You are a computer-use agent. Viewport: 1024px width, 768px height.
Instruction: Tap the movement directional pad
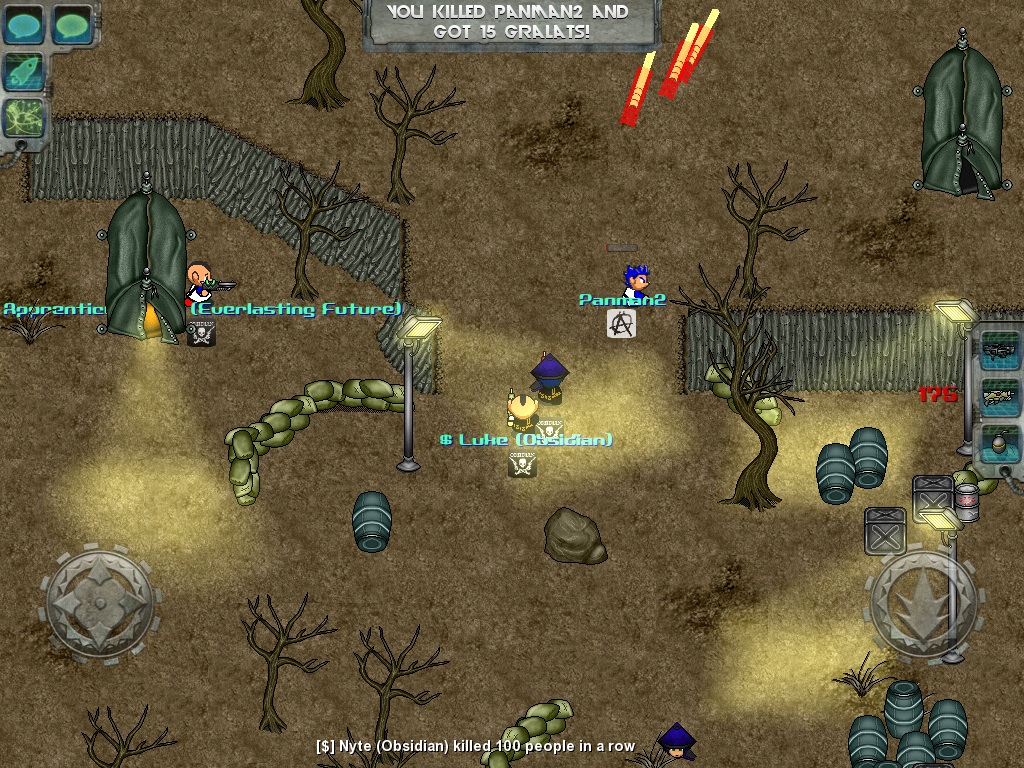pos(100,605)
